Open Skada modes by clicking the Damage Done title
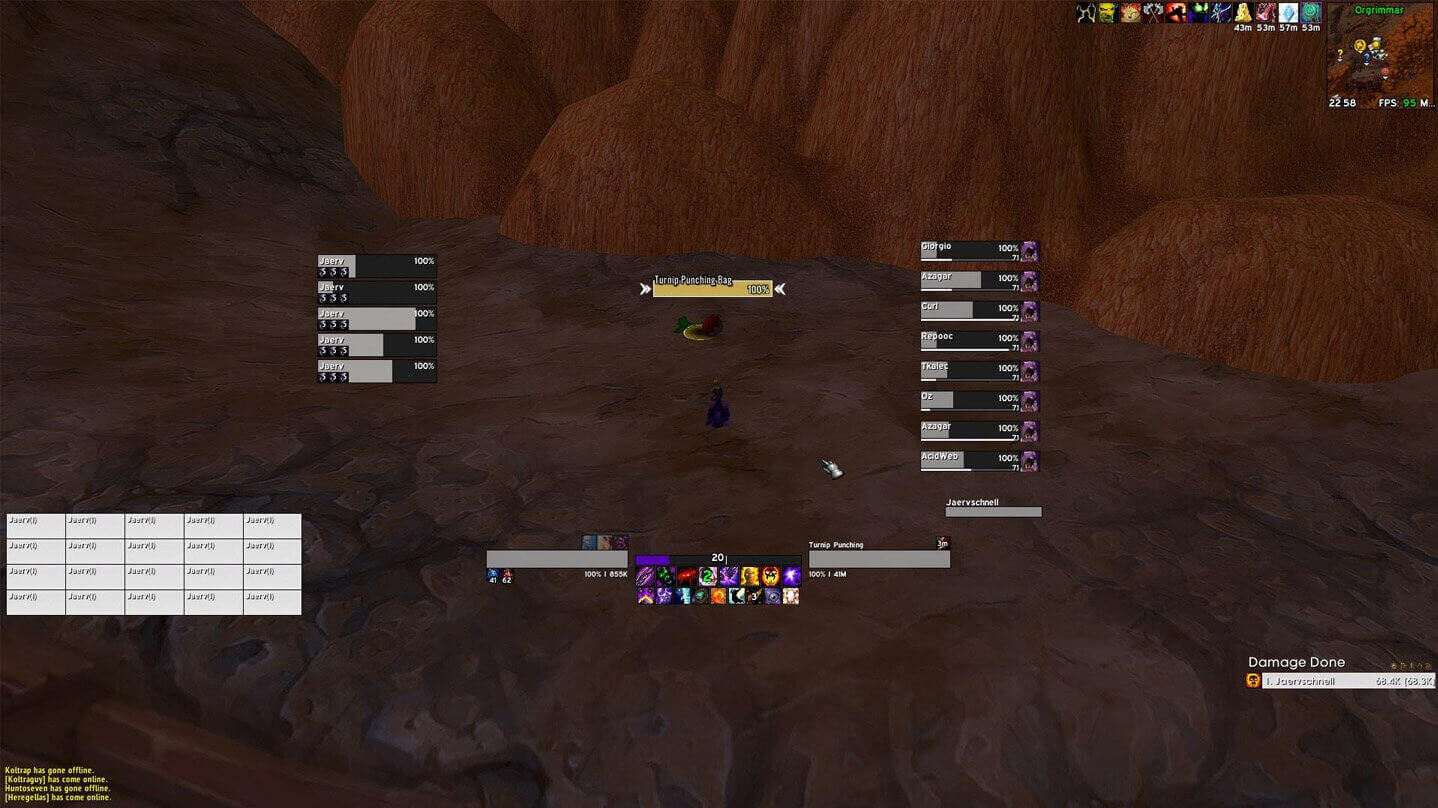 [1296, 662]
